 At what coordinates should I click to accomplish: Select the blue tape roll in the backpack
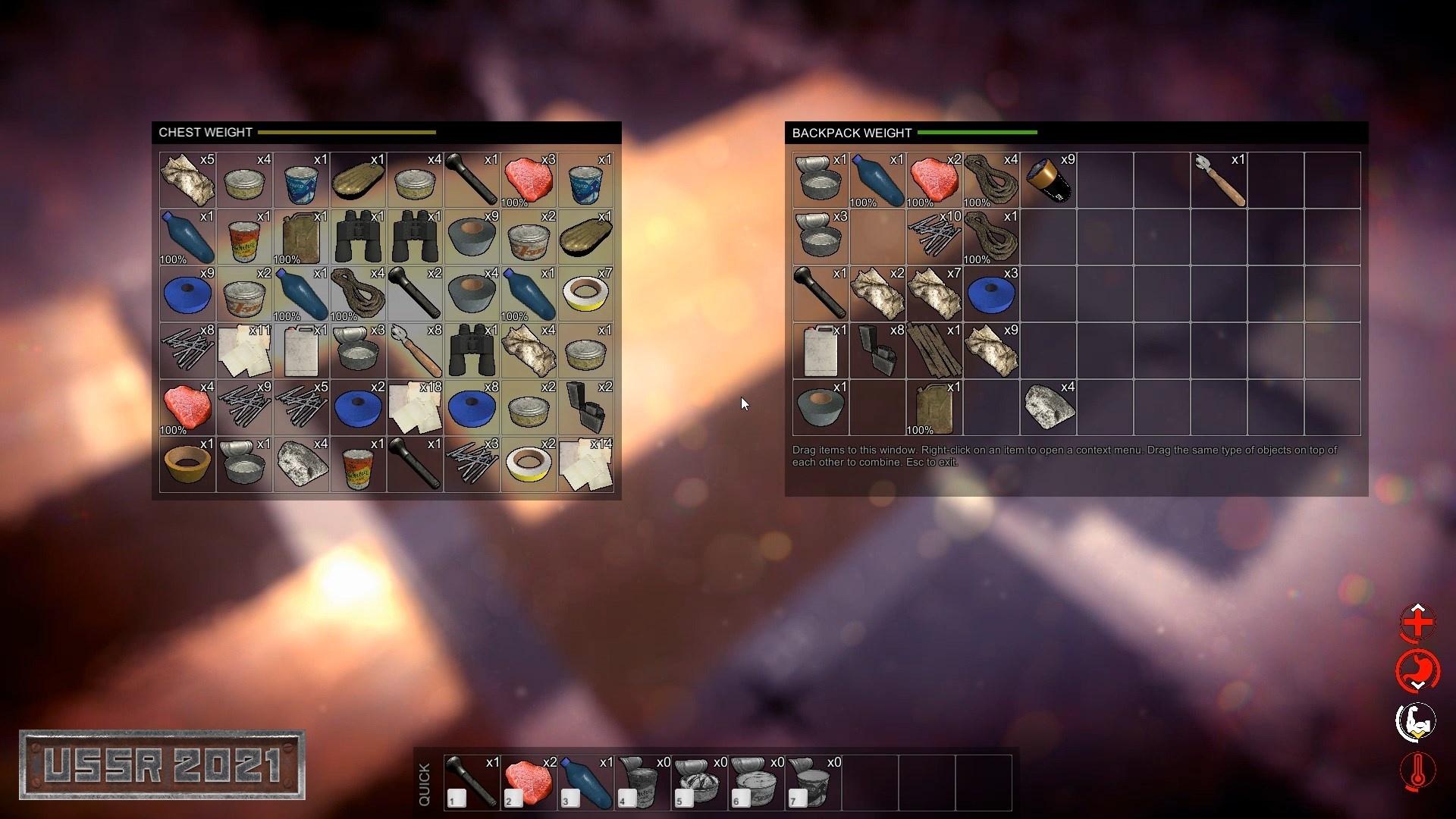[991, 294]
